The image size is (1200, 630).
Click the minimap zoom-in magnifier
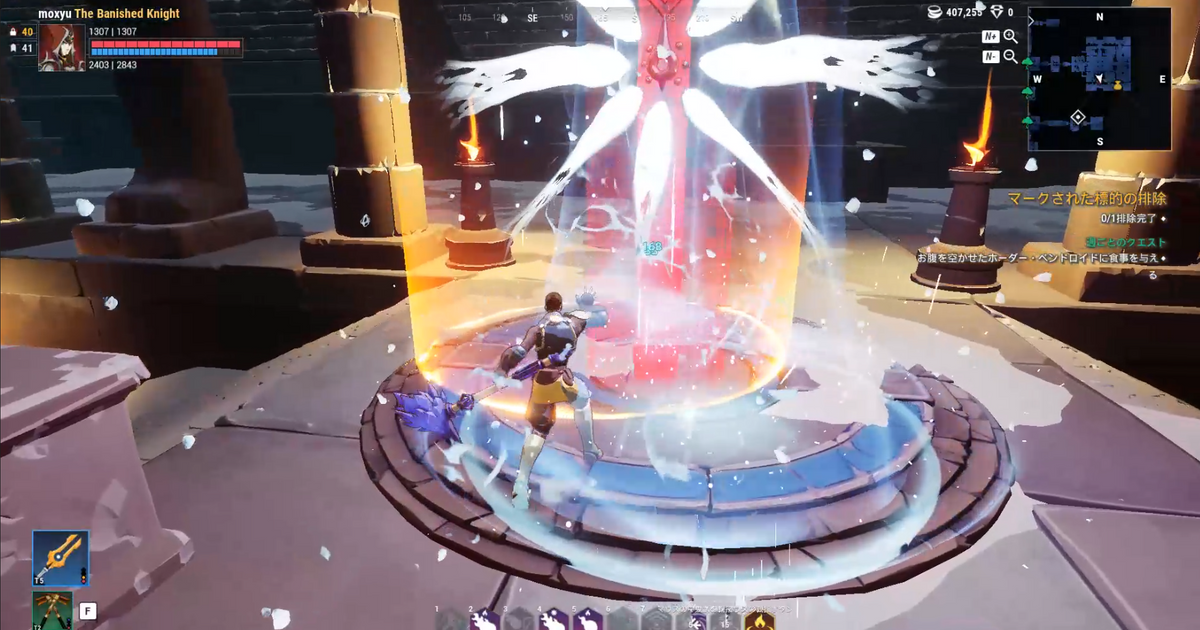pyautogui.click(x=1010, y=37)
